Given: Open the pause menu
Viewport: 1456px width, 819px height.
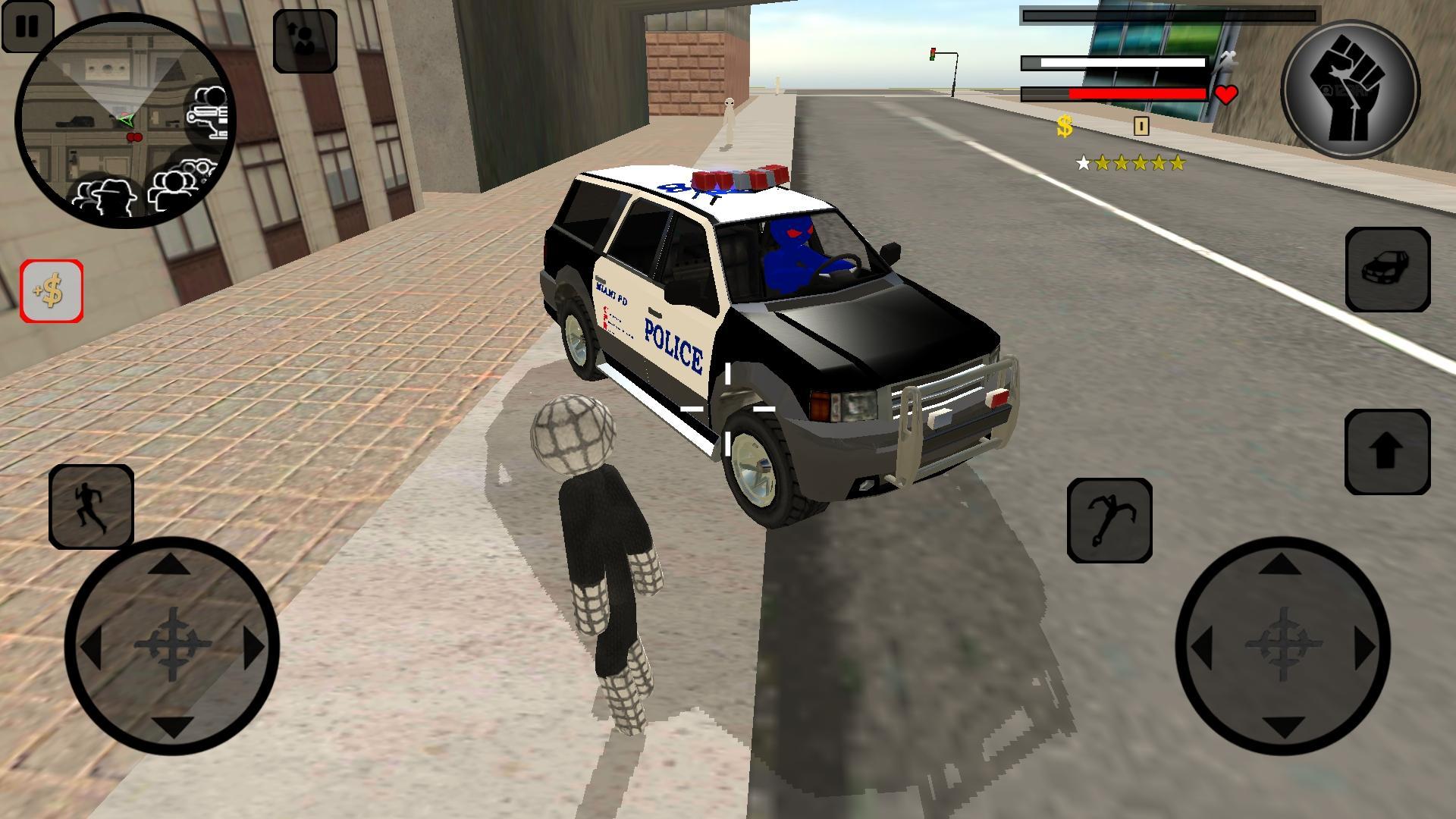Looking at the screenshot, I should point(29,27).
